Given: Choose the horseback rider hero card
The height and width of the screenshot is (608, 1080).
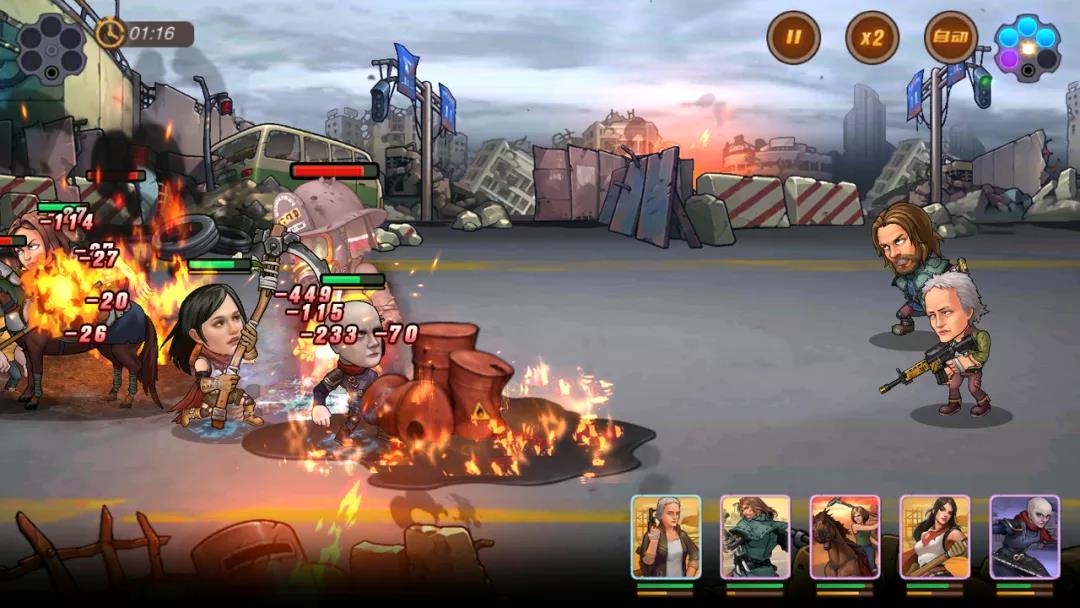Looking at the screenshot, I should (x=845, y=537).
